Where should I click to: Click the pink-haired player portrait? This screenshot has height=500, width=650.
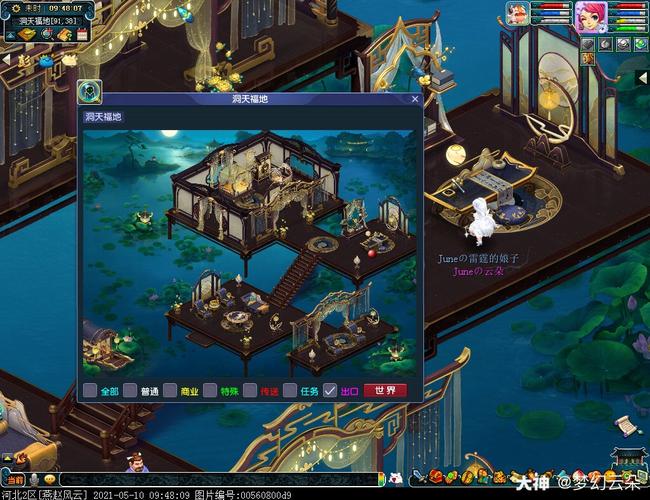589,16
